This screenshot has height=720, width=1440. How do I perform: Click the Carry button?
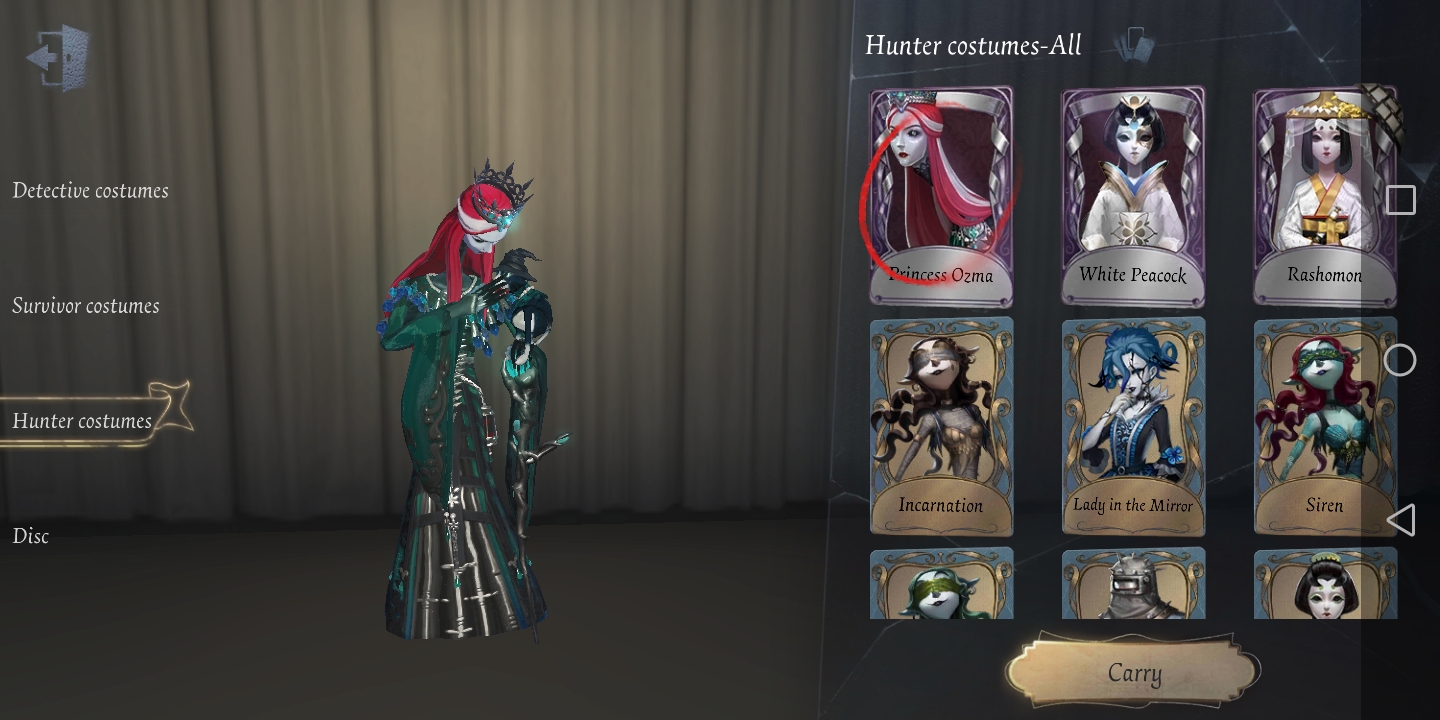(x=1134, y=673)
